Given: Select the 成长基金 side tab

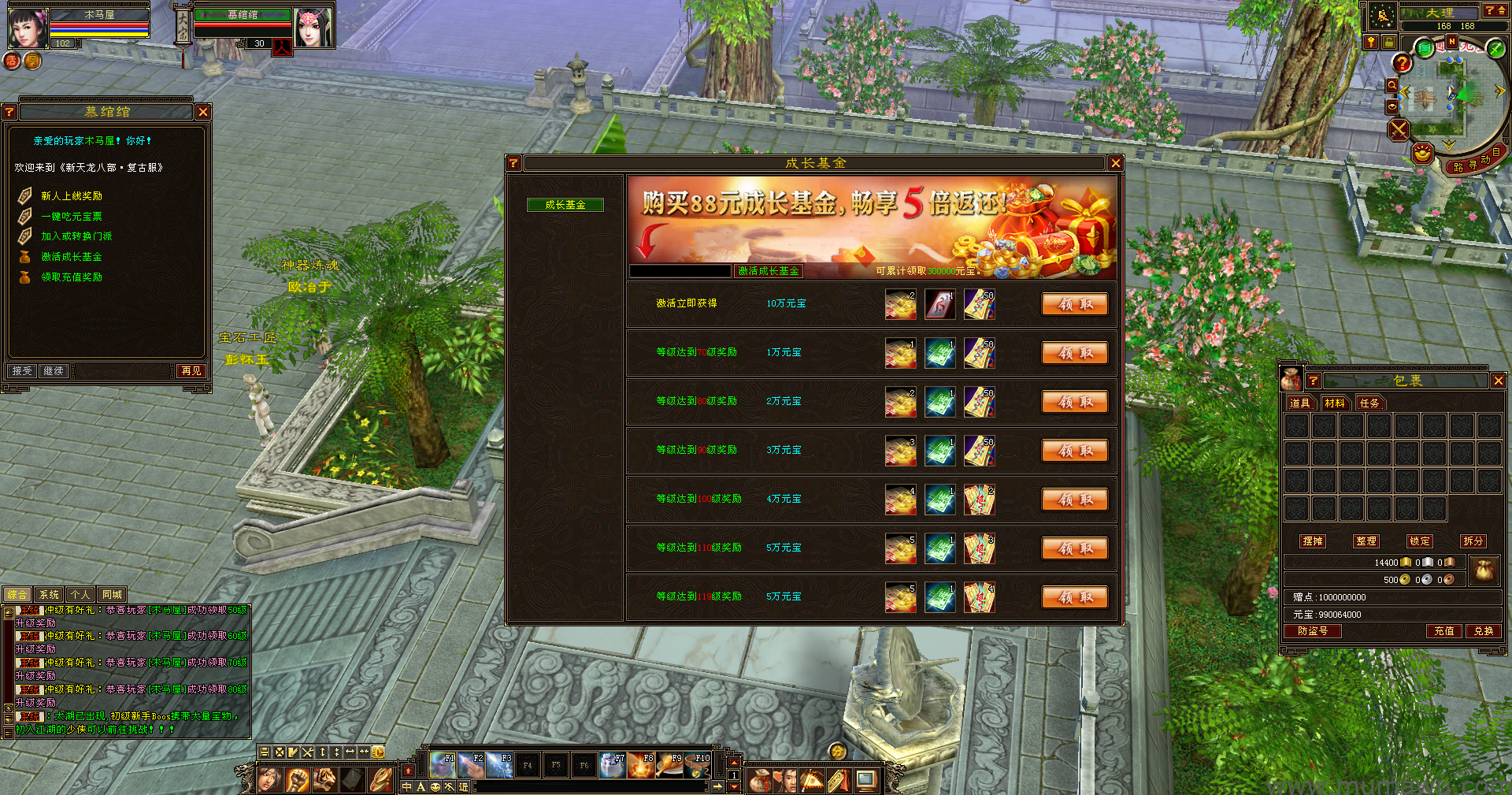Looking at the screenshot, I should (565, 205).
